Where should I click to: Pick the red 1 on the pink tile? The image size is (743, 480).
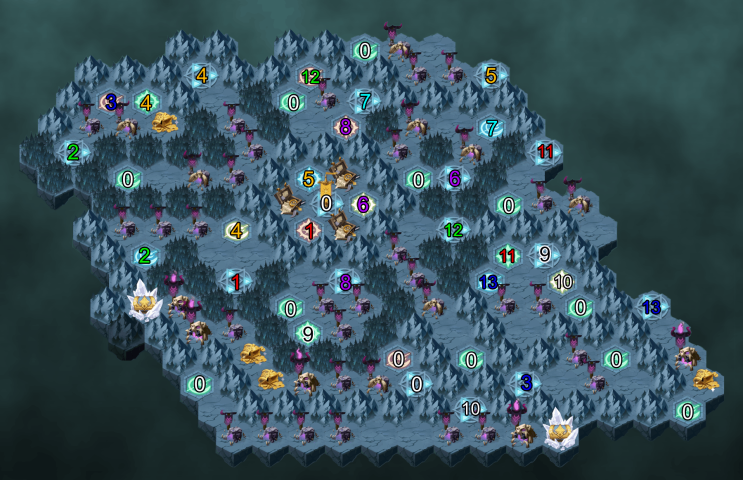pyautogui.click(x=310, y=231)
